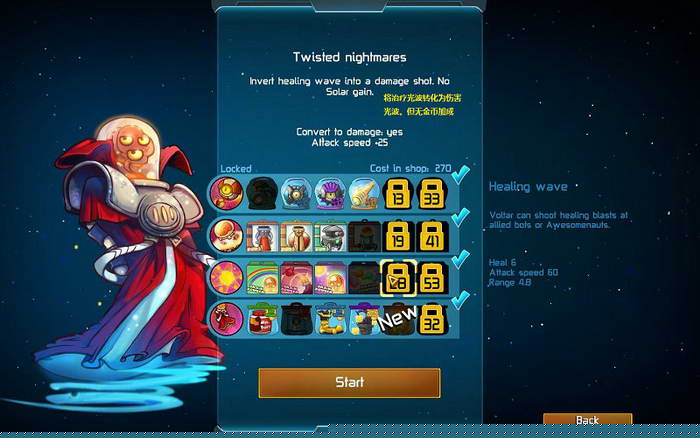Image resolution: width=700 pixels, height=438 pixels.
Task: Select the locked upgrade numbered 19
Action: click(398, 235)
